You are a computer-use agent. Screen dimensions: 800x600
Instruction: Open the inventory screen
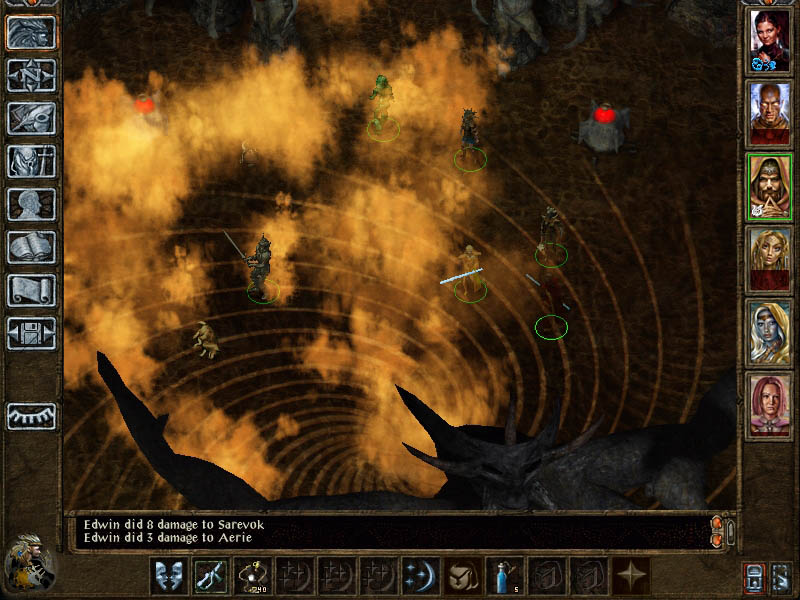point(31,161)
